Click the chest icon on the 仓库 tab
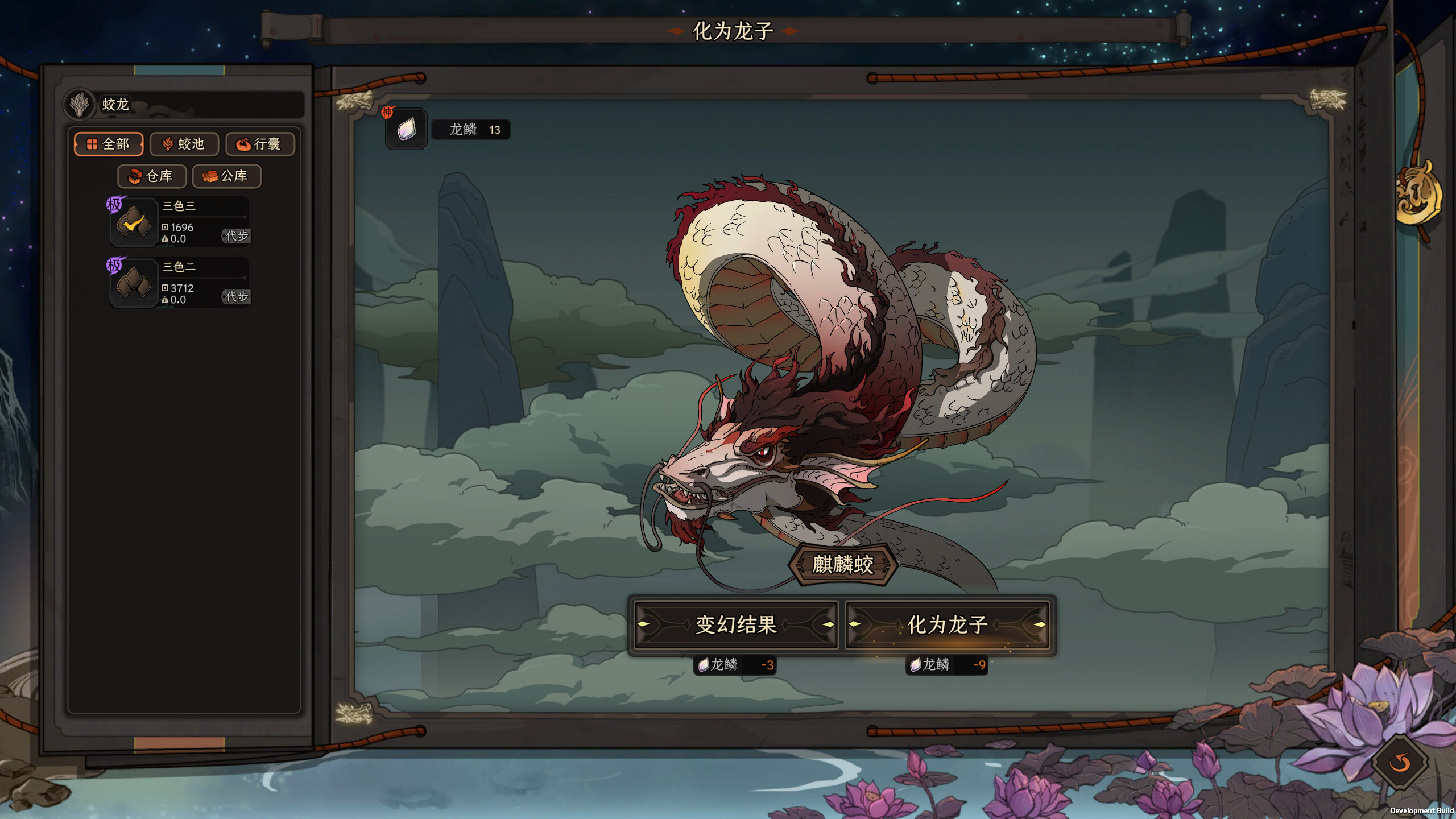Image resolution: width=1456 pixels, height=819 pixels. (135, 176)
